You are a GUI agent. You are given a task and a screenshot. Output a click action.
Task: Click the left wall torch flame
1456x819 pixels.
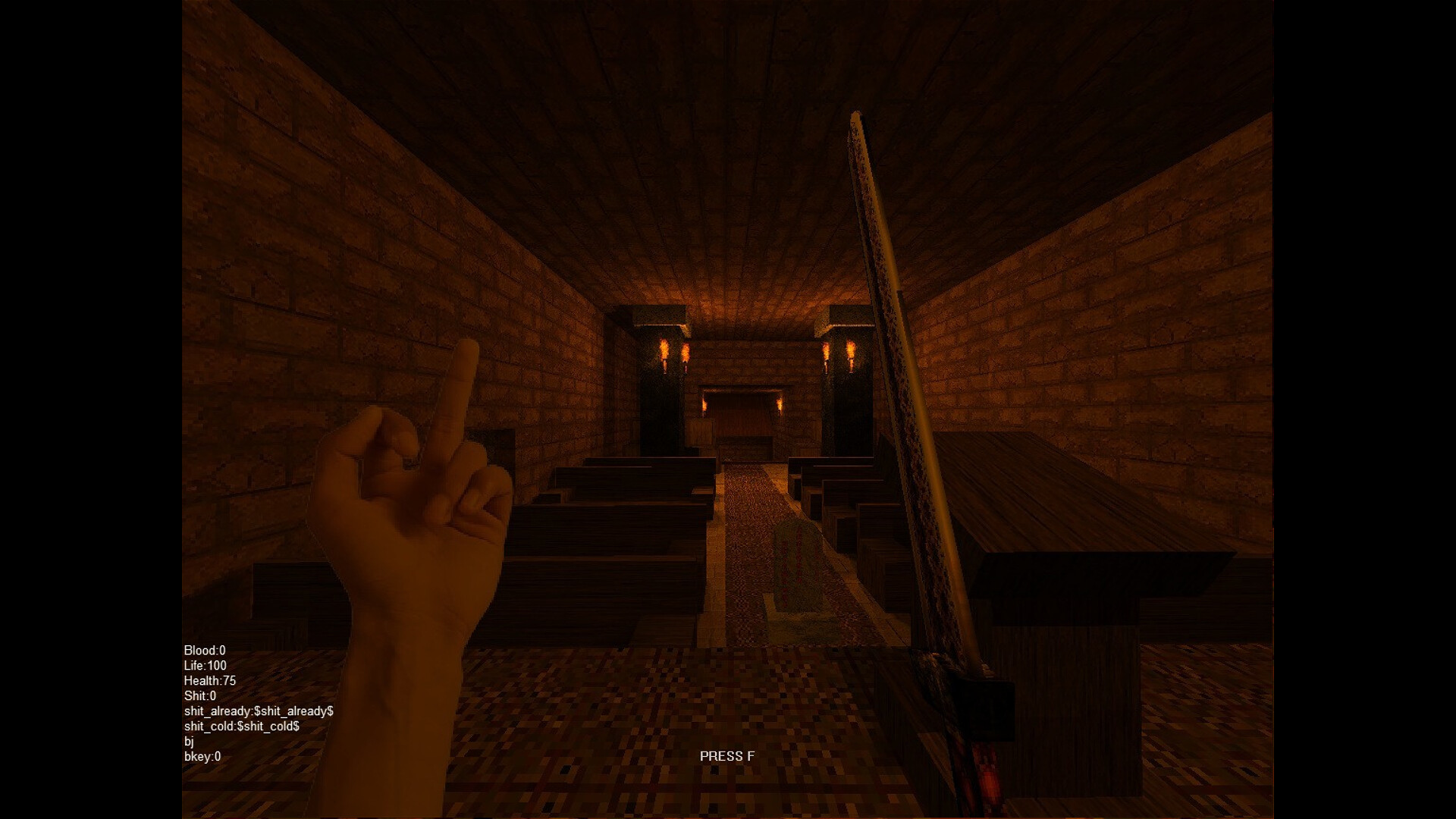[x=663, y=349]
